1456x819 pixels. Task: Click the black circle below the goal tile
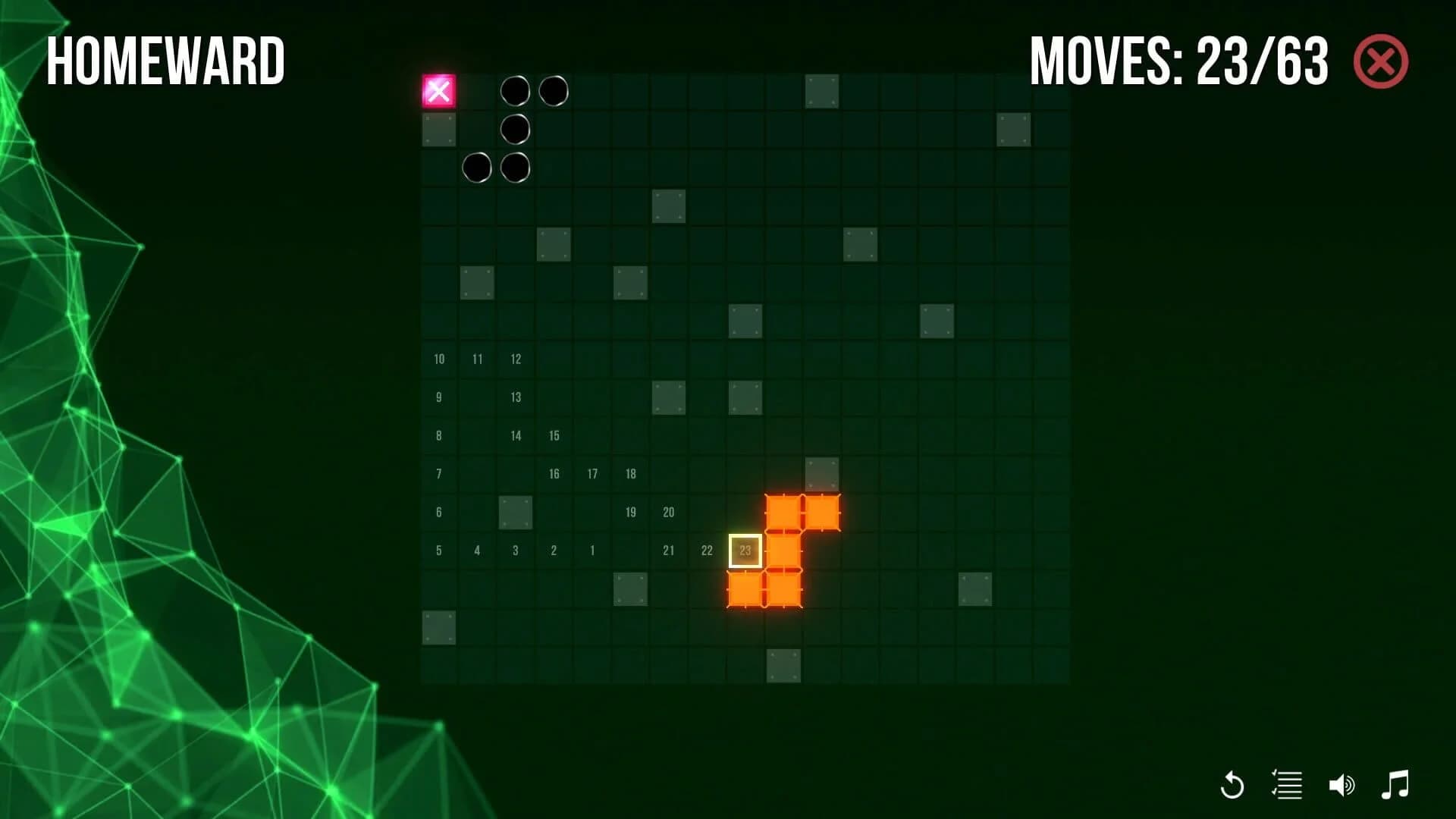pos(516,129)
